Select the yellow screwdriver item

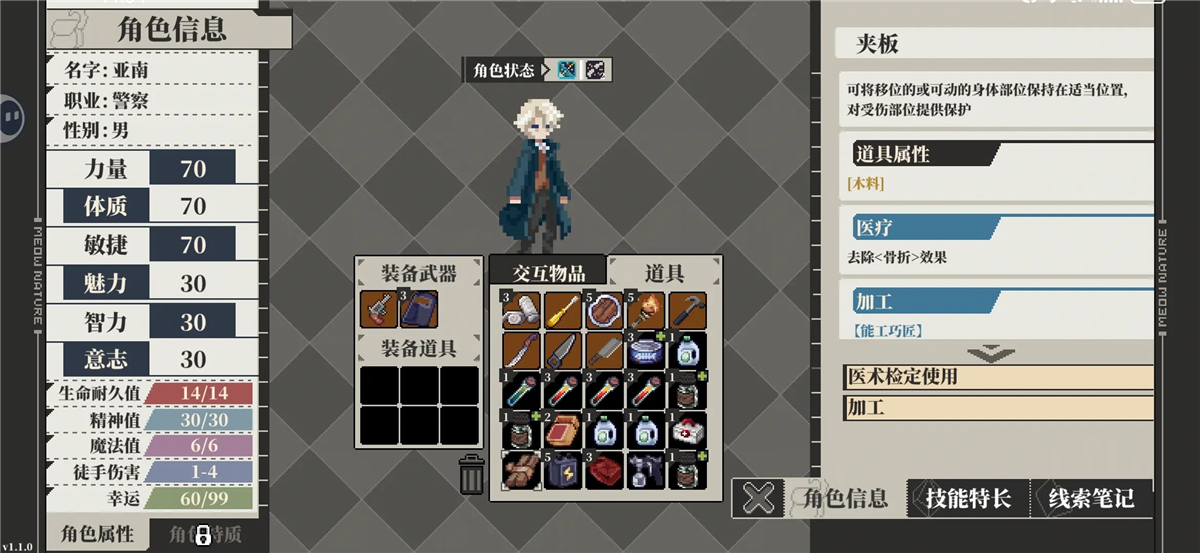[564, 311]
